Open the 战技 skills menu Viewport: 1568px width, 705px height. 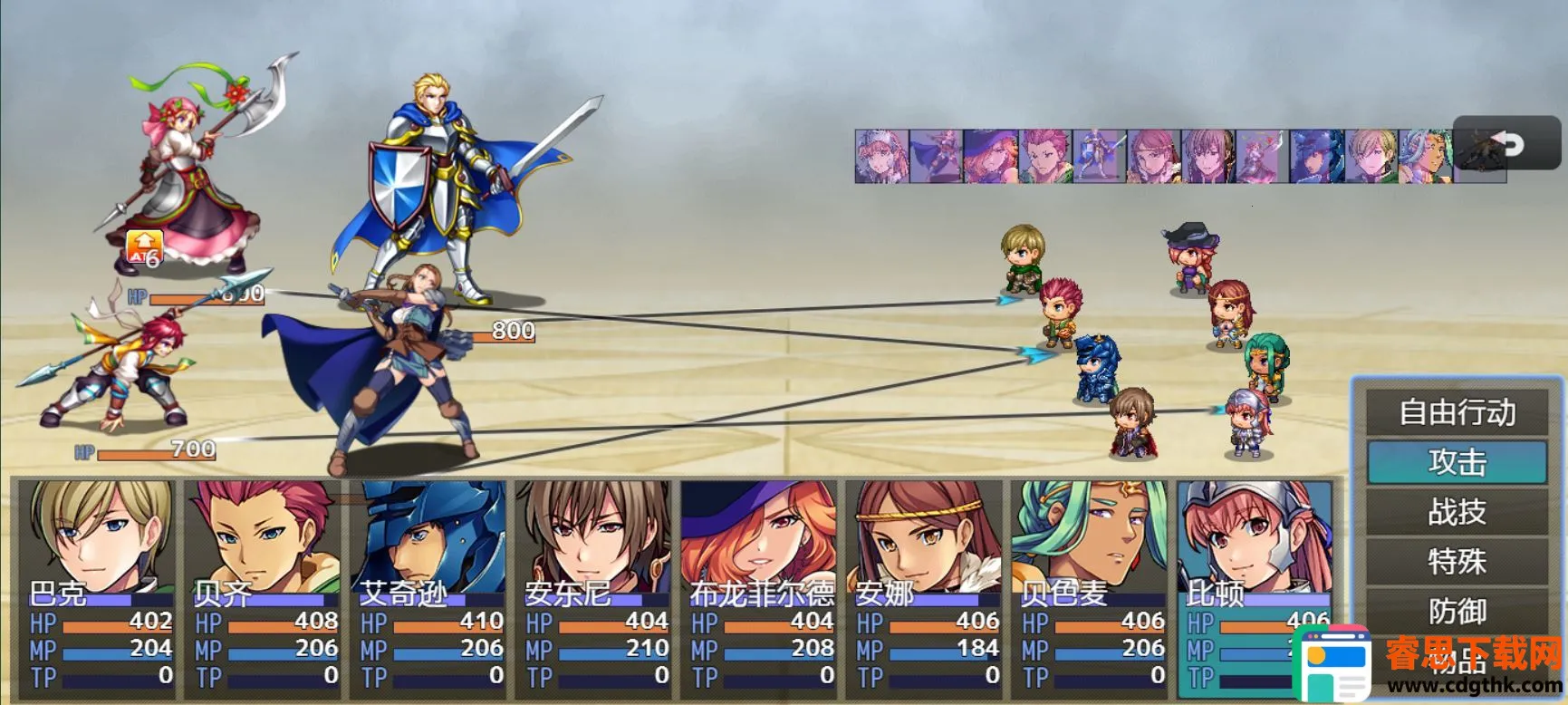[1457, 512]
